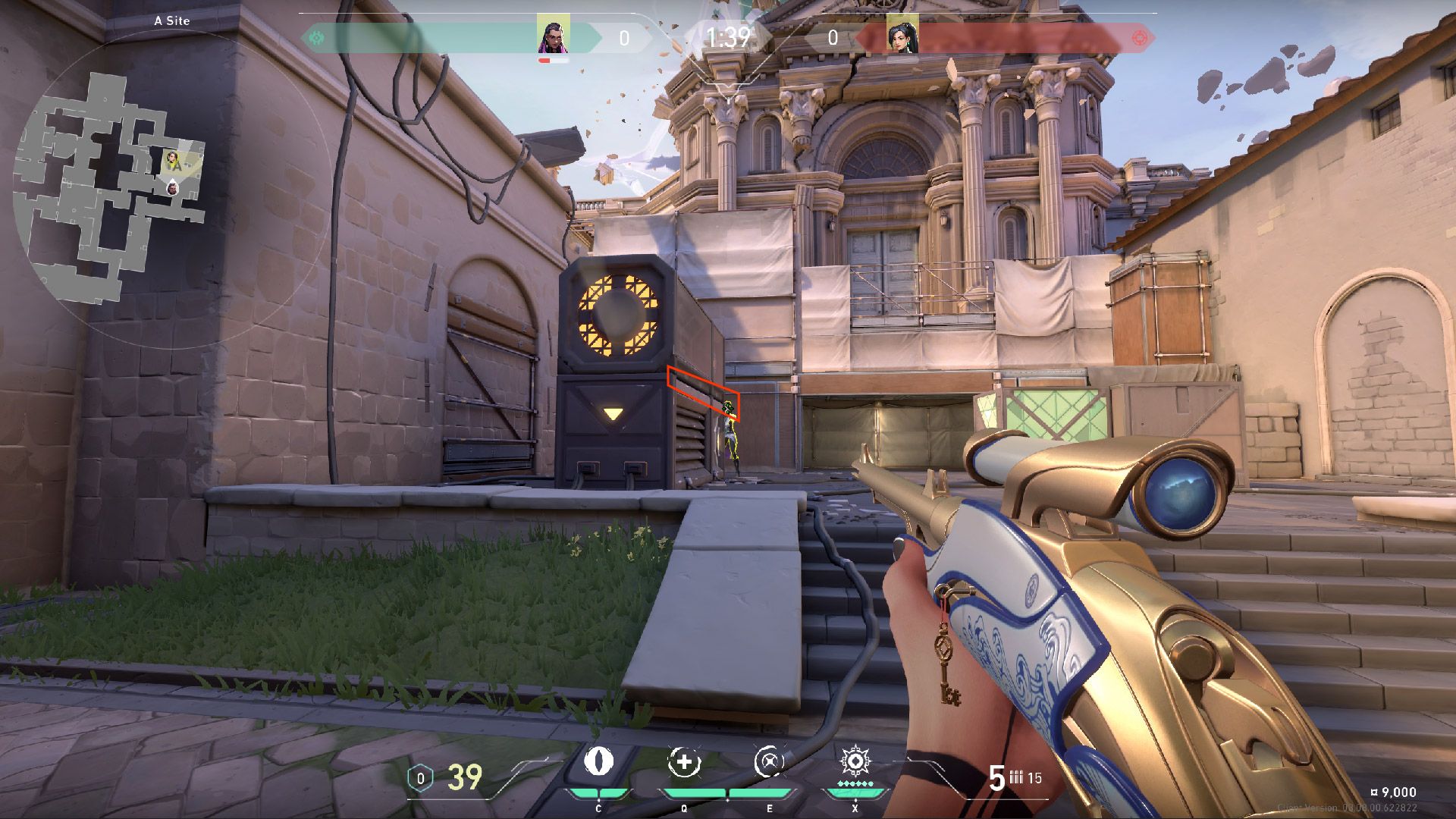Activate the X ultimate ability icon
Viewport: 1456px width, 819px height.
tap(855, 761)
